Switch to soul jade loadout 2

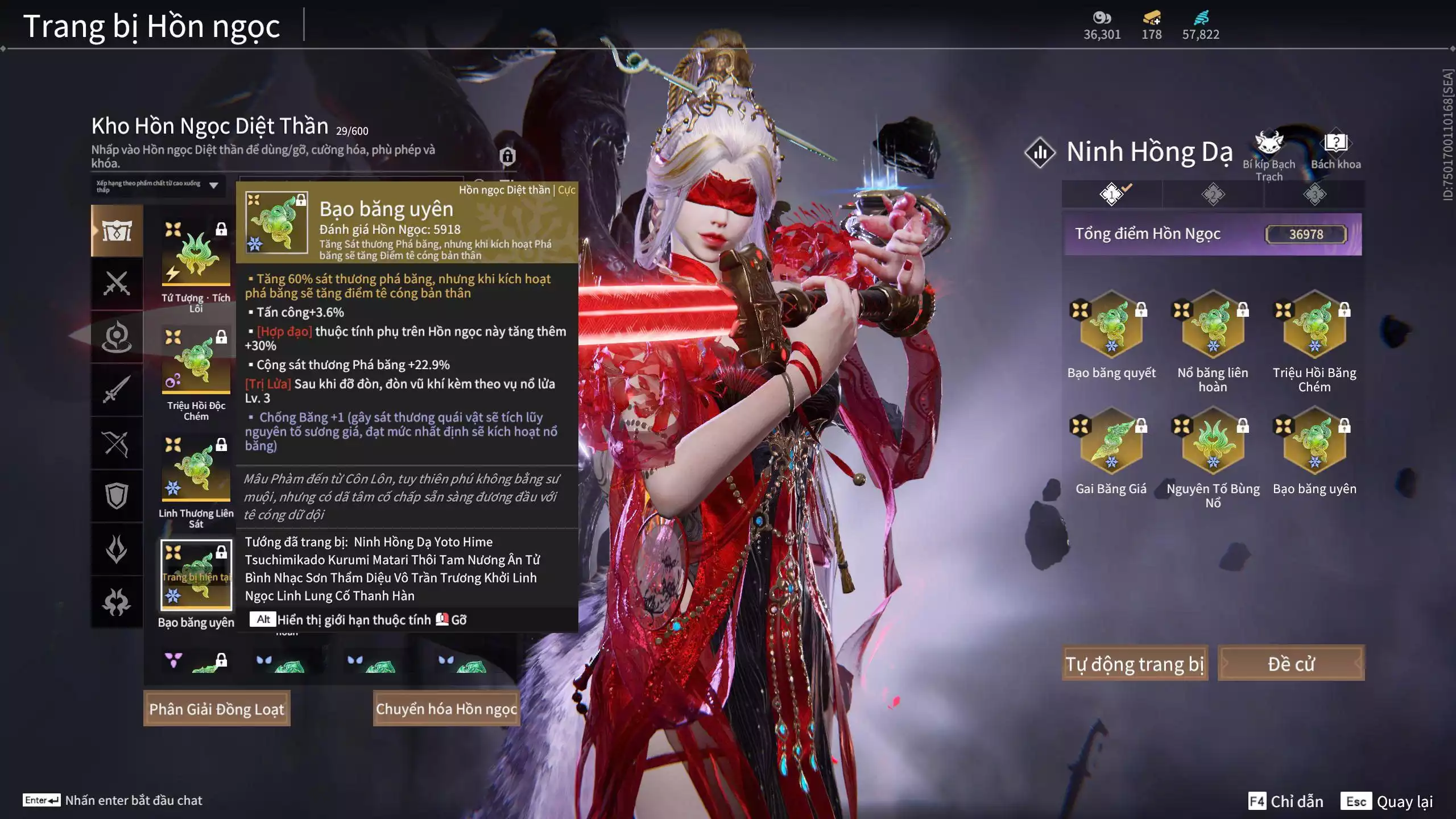1213,195
